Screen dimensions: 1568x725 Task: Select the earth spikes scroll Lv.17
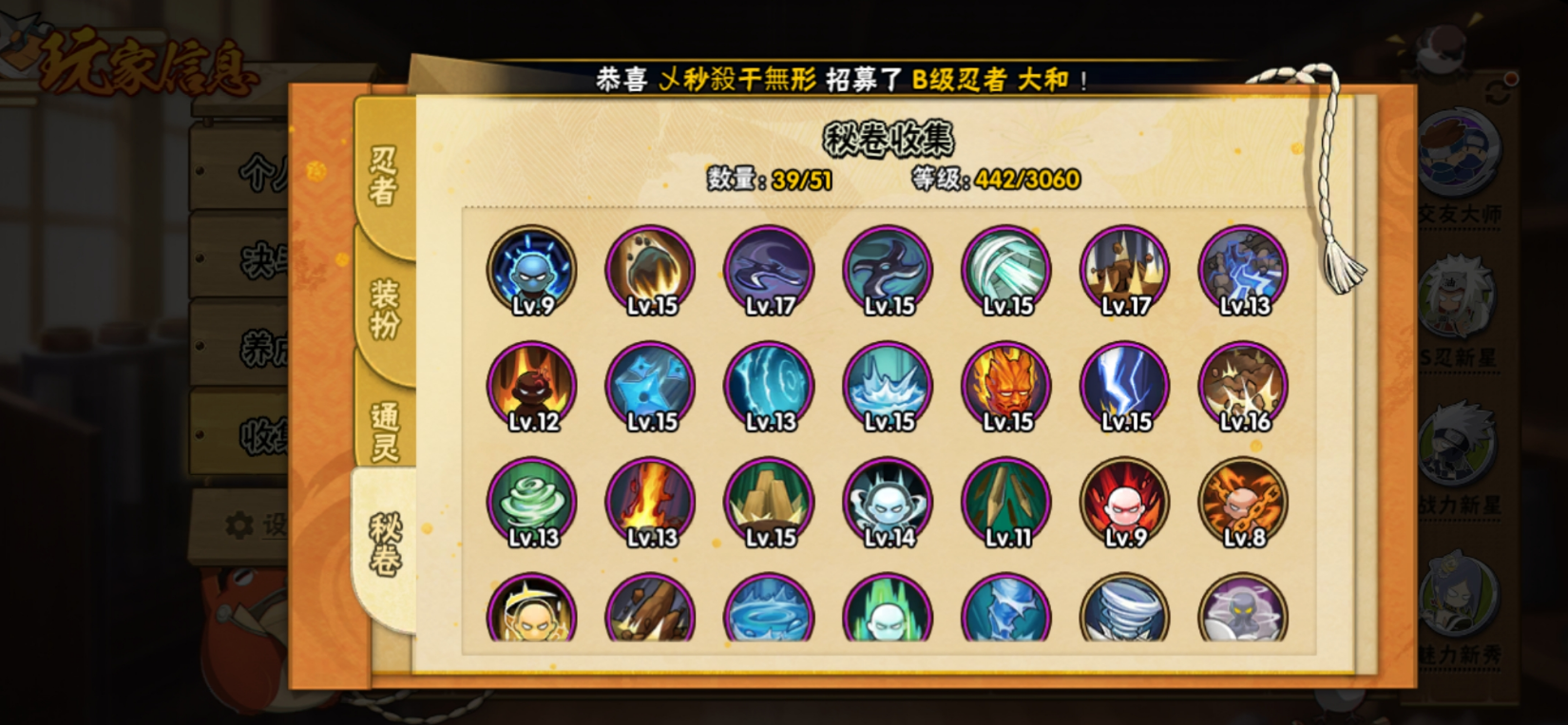[1125, 271]
